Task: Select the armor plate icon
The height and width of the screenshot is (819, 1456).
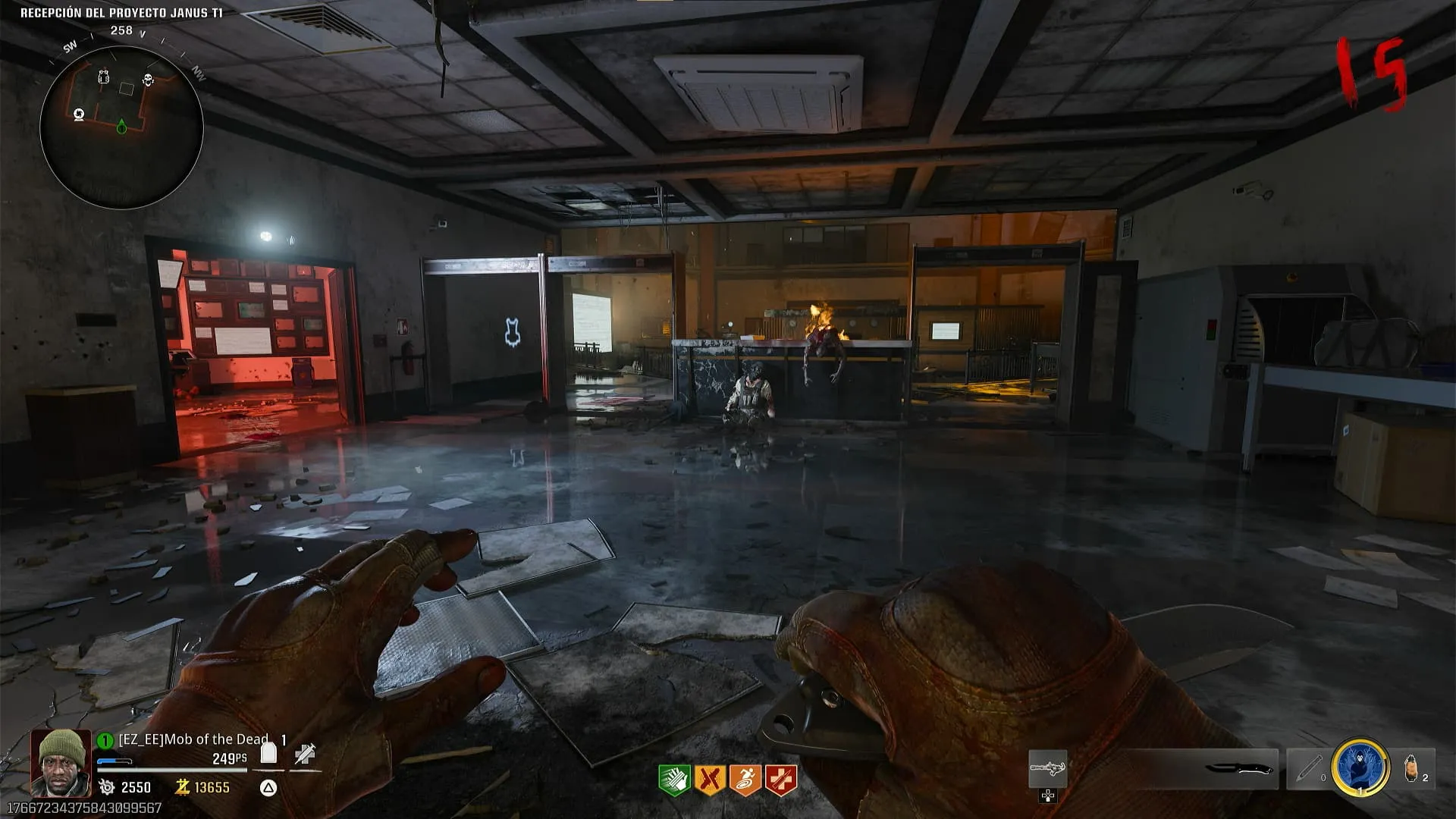Action: (x=268, y=753)
